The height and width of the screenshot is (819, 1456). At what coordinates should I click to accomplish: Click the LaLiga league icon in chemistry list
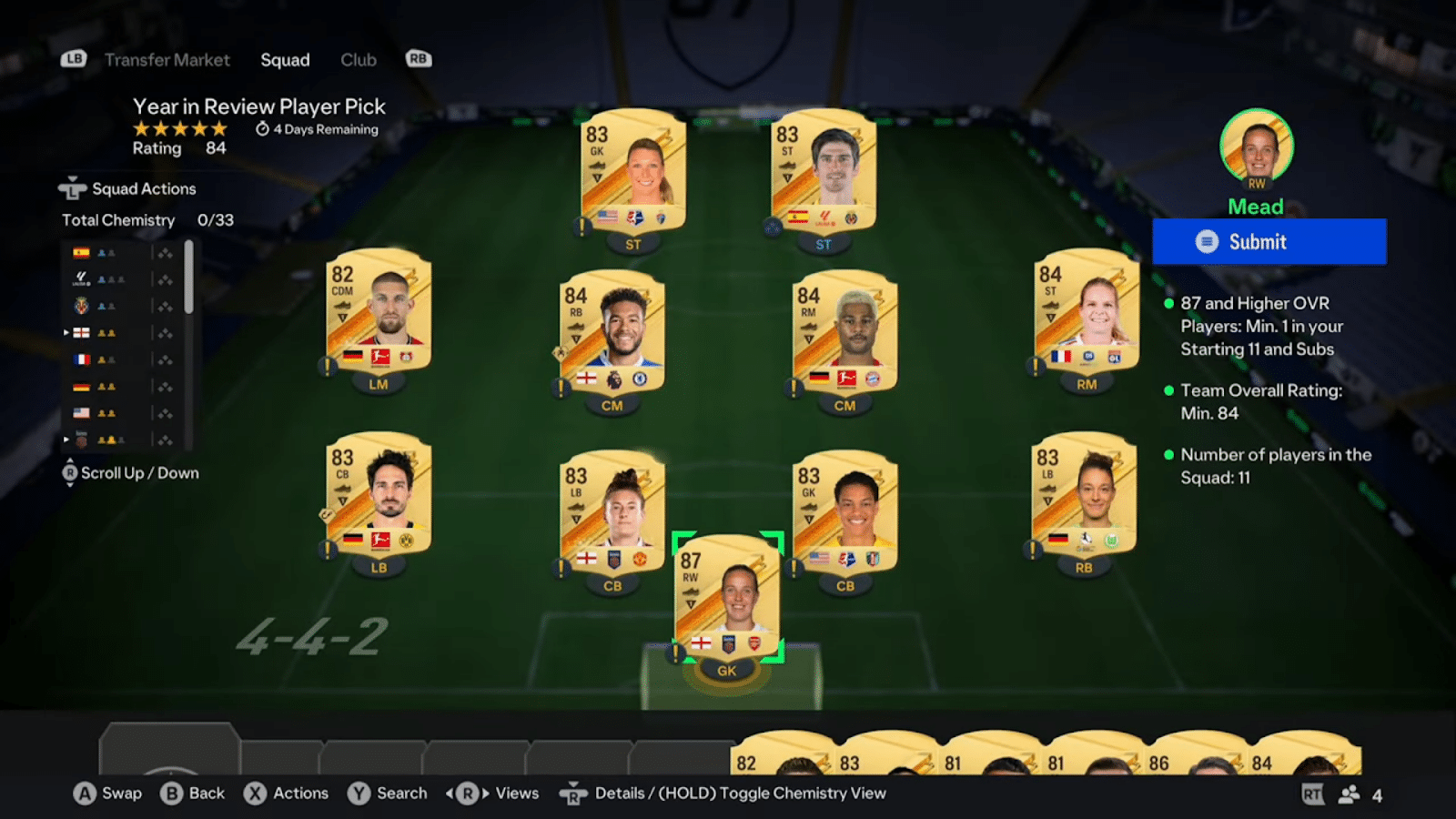point(81,278)
